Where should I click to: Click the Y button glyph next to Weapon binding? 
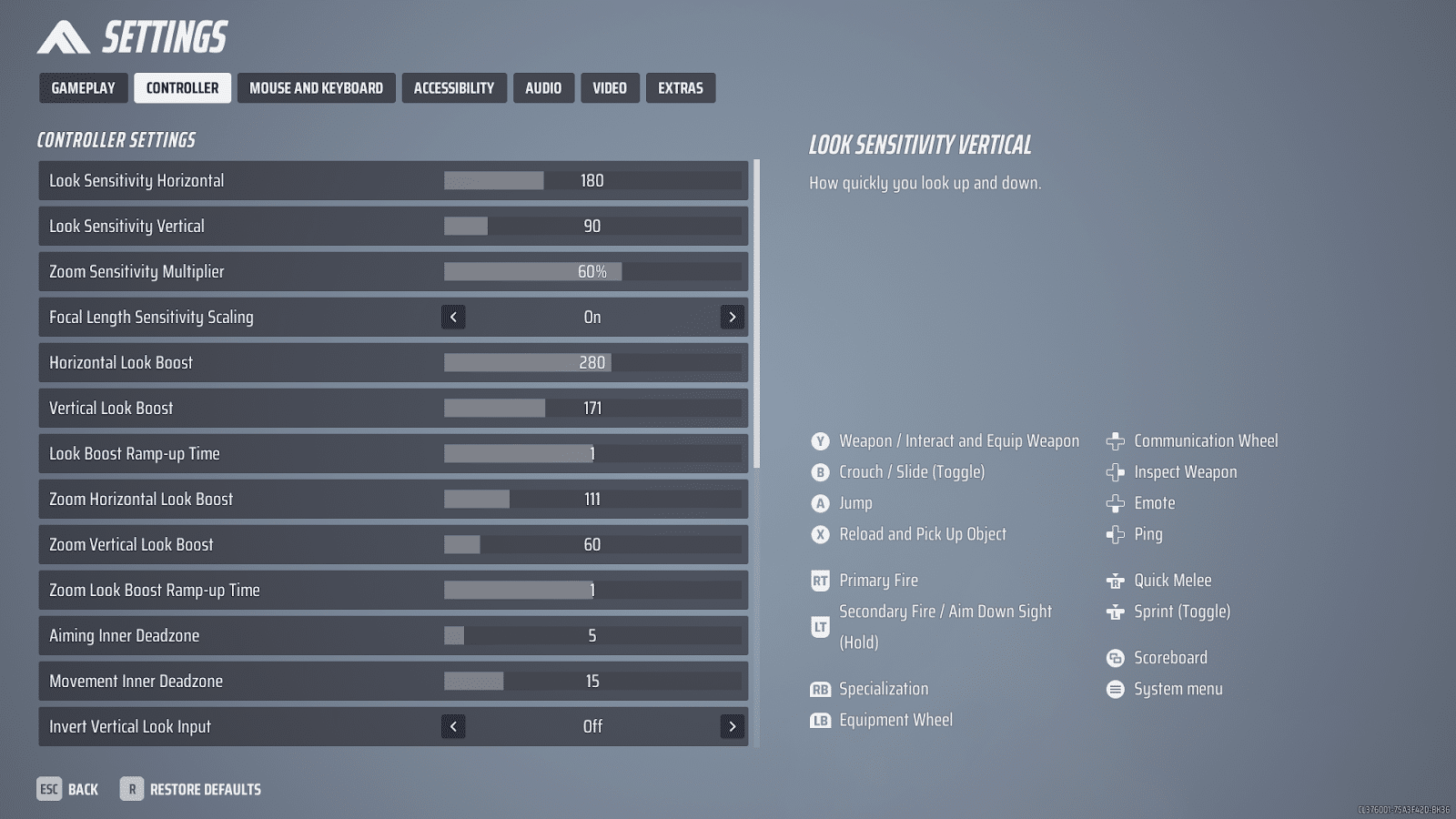point(820,440)
